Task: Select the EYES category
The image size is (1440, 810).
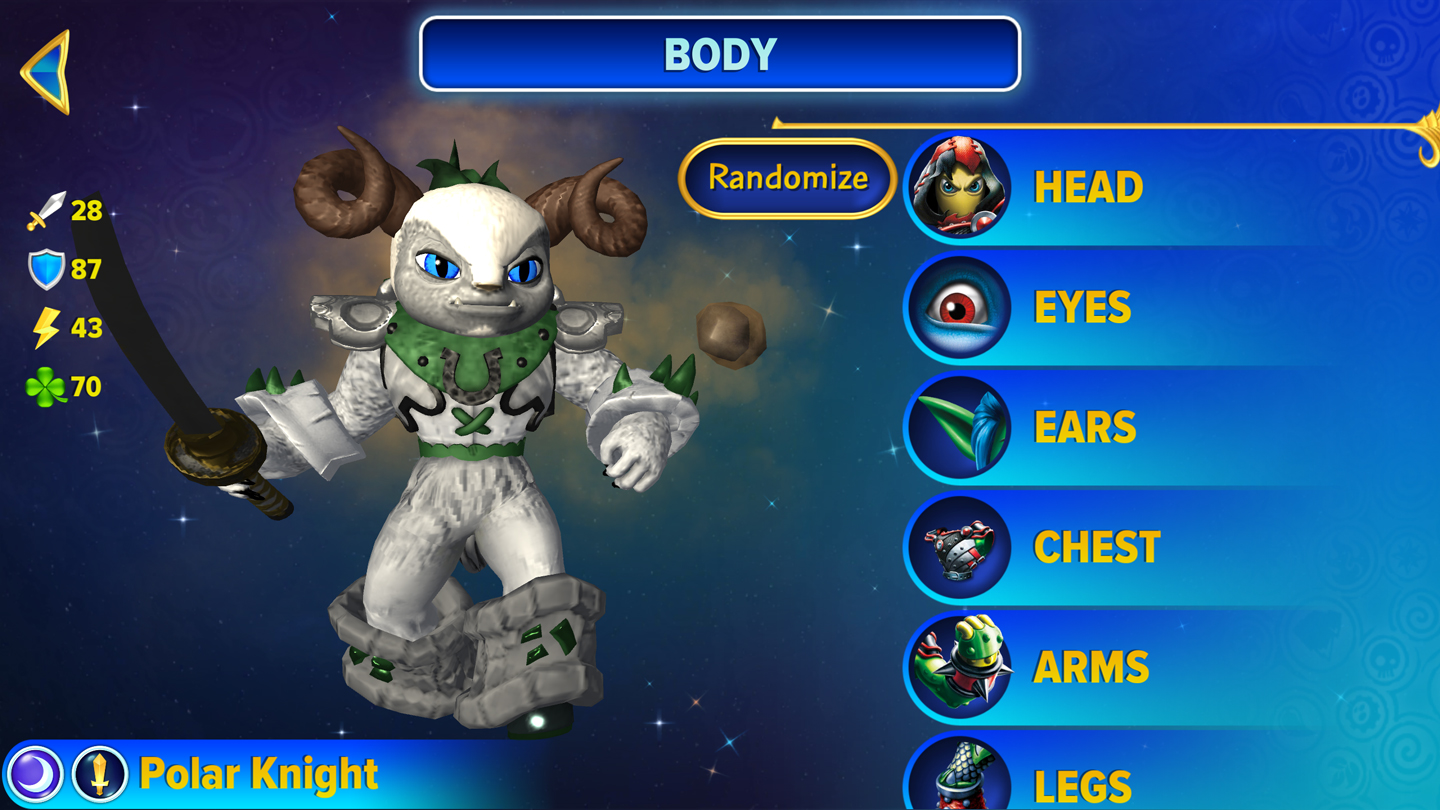Action: click(1081, 308)
